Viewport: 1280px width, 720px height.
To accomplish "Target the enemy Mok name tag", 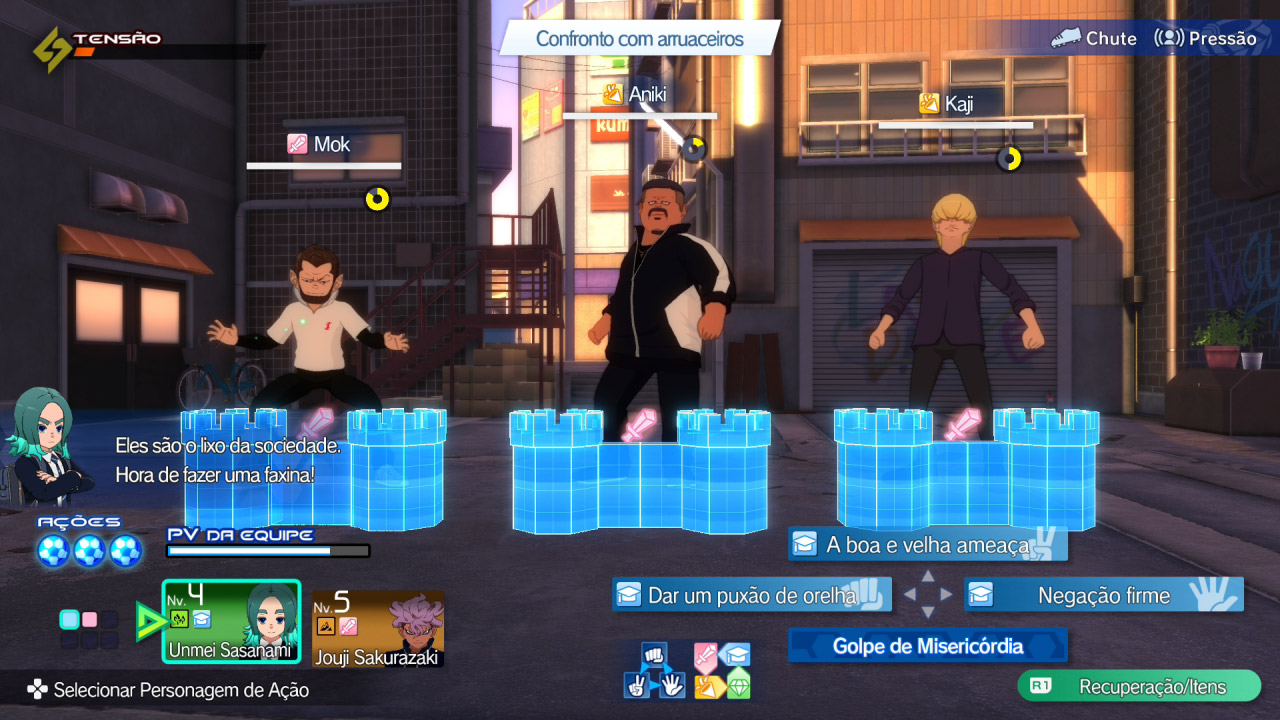I will coord(320,144).
